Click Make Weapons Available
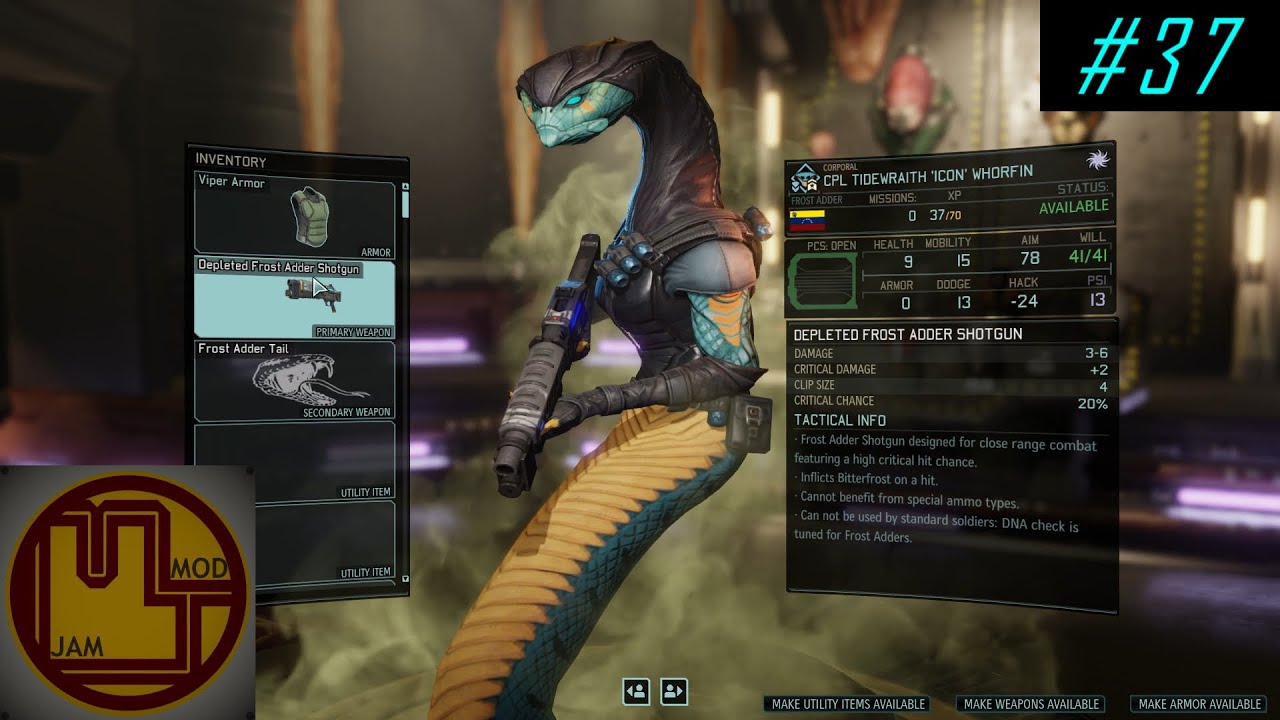1280x720 pixels. [x=1031, y=704]
